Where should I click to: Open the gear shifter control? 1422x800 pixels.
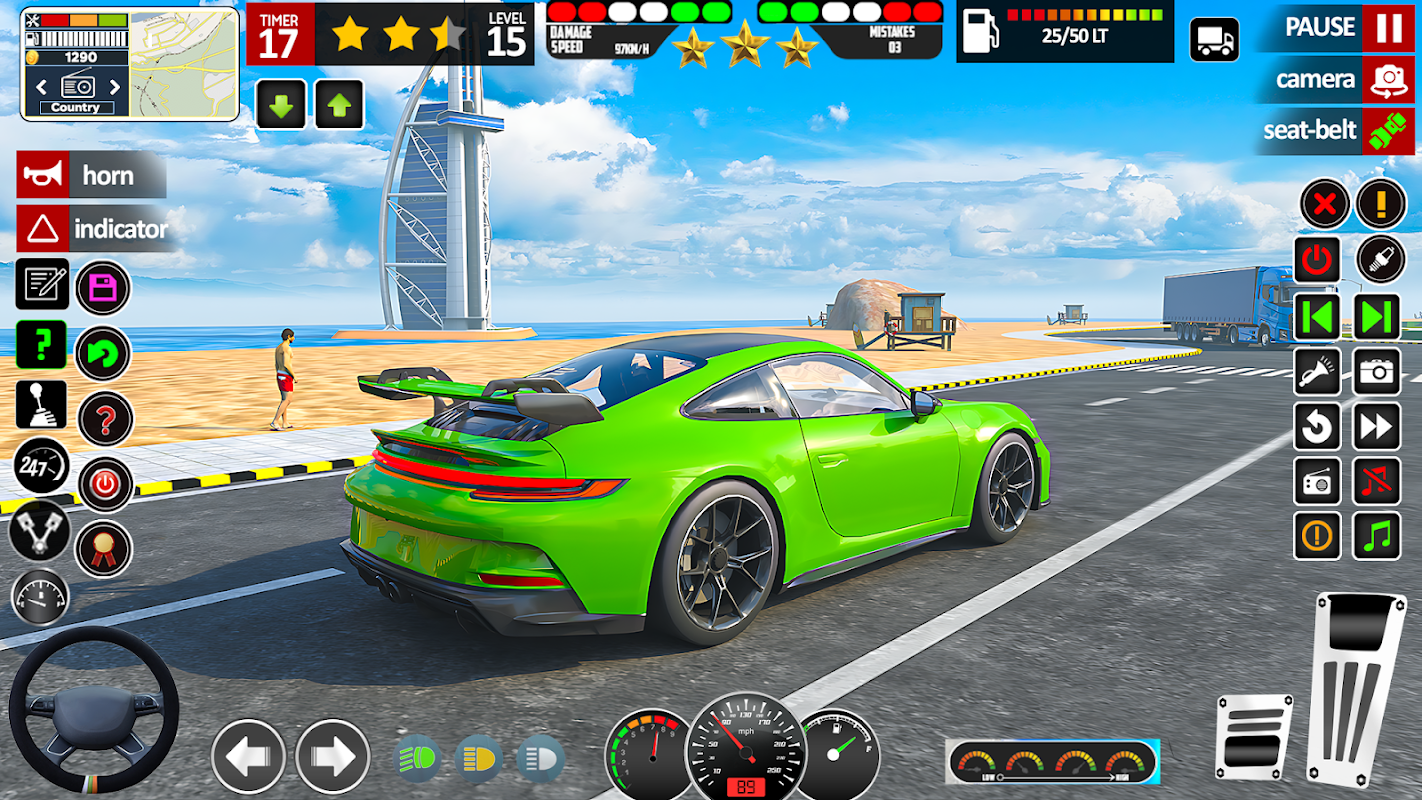pos(42,404)
